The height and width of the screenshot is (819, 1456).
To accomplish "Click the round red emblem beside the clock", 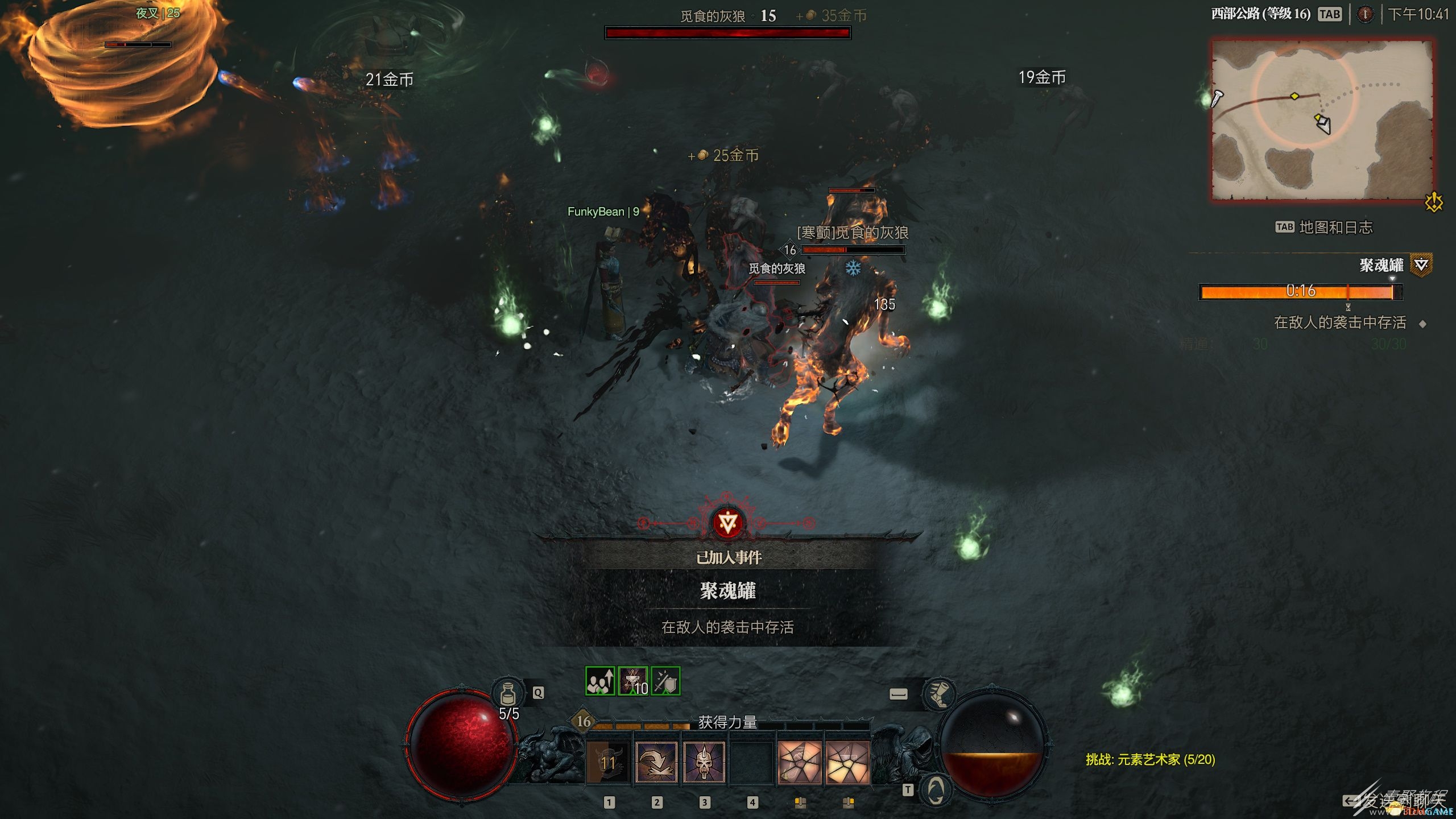I will click(x=1365, y=14).
